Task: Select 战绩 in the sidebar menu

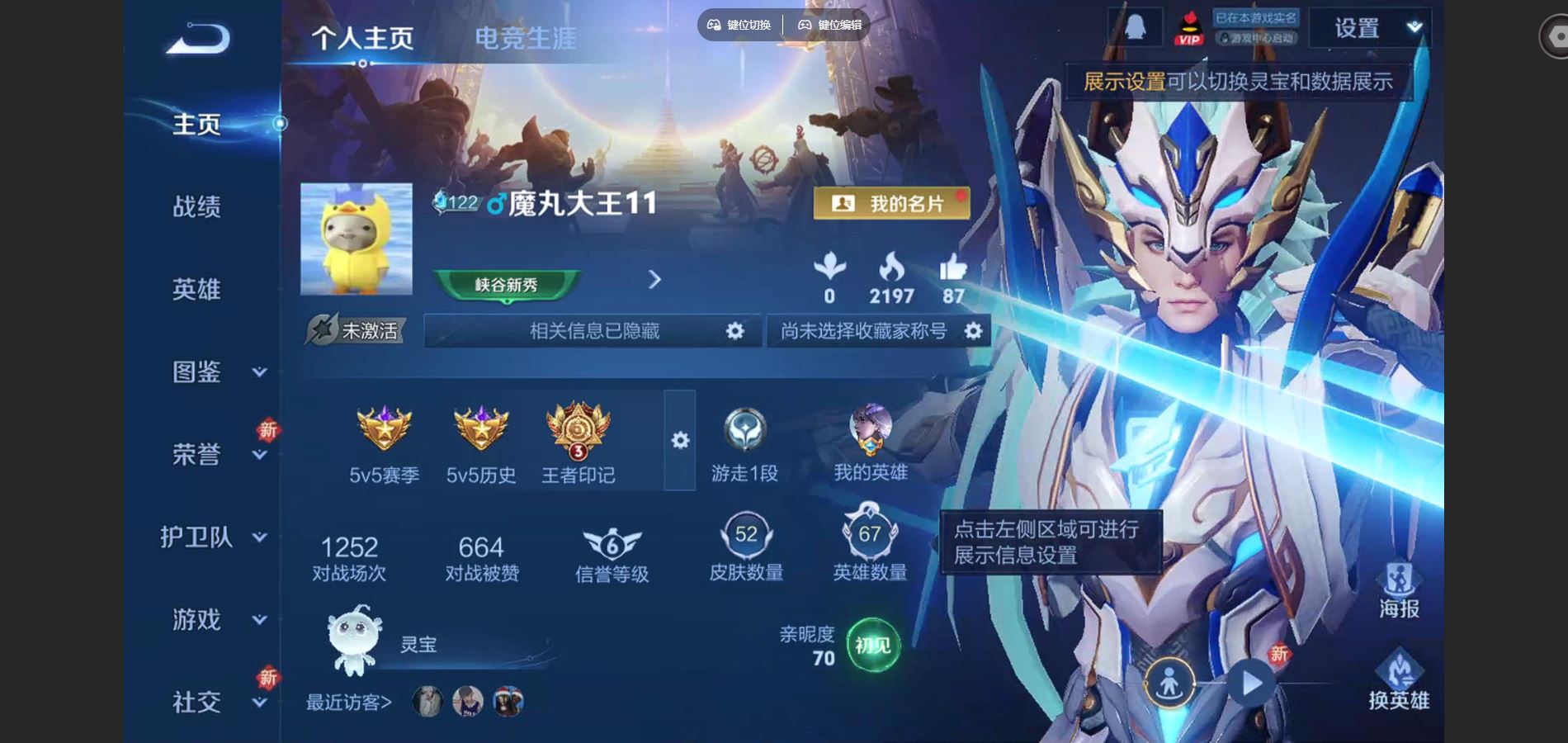Action: (x=198, y=208)
